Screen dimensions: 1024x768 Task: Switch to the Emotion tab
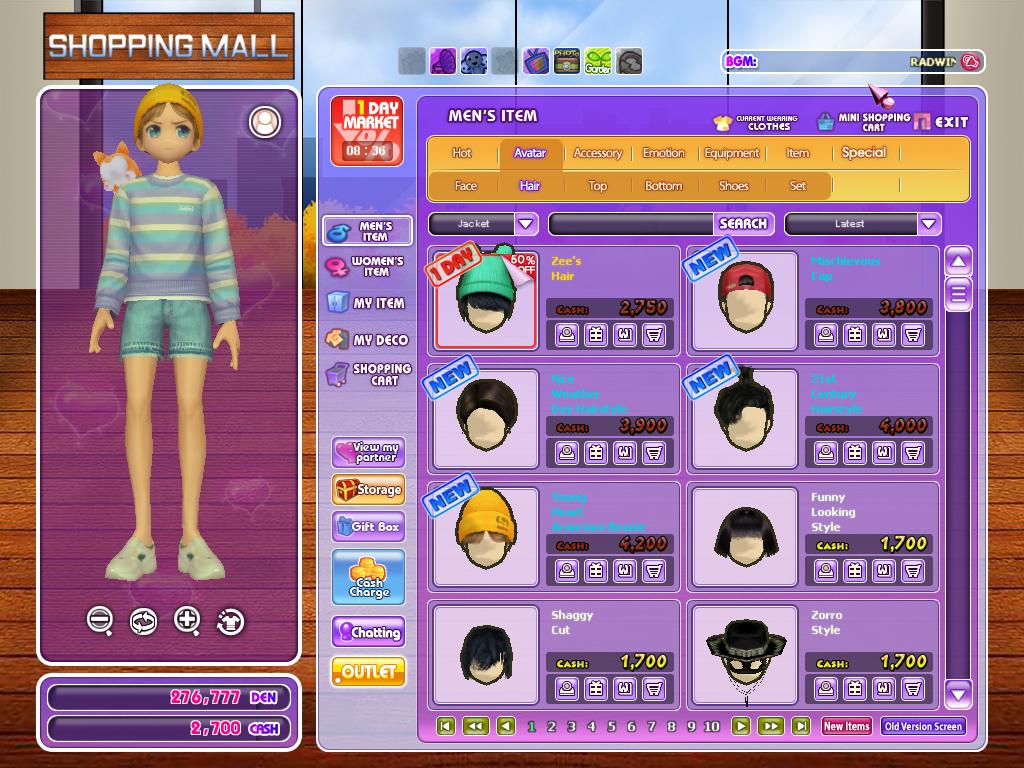pos(664,153)
